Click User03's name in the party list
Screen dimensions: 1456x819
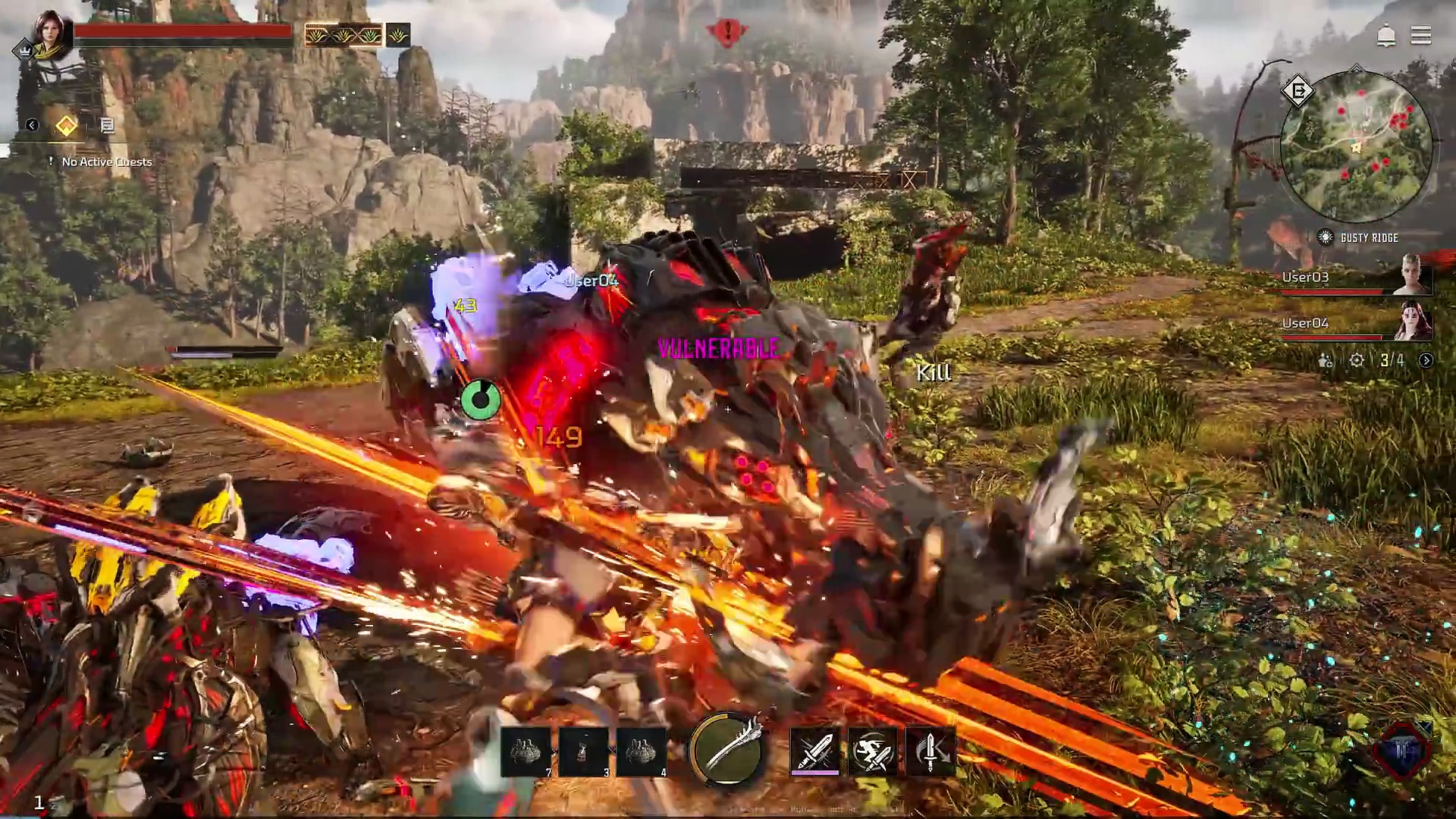point(1304,278)
